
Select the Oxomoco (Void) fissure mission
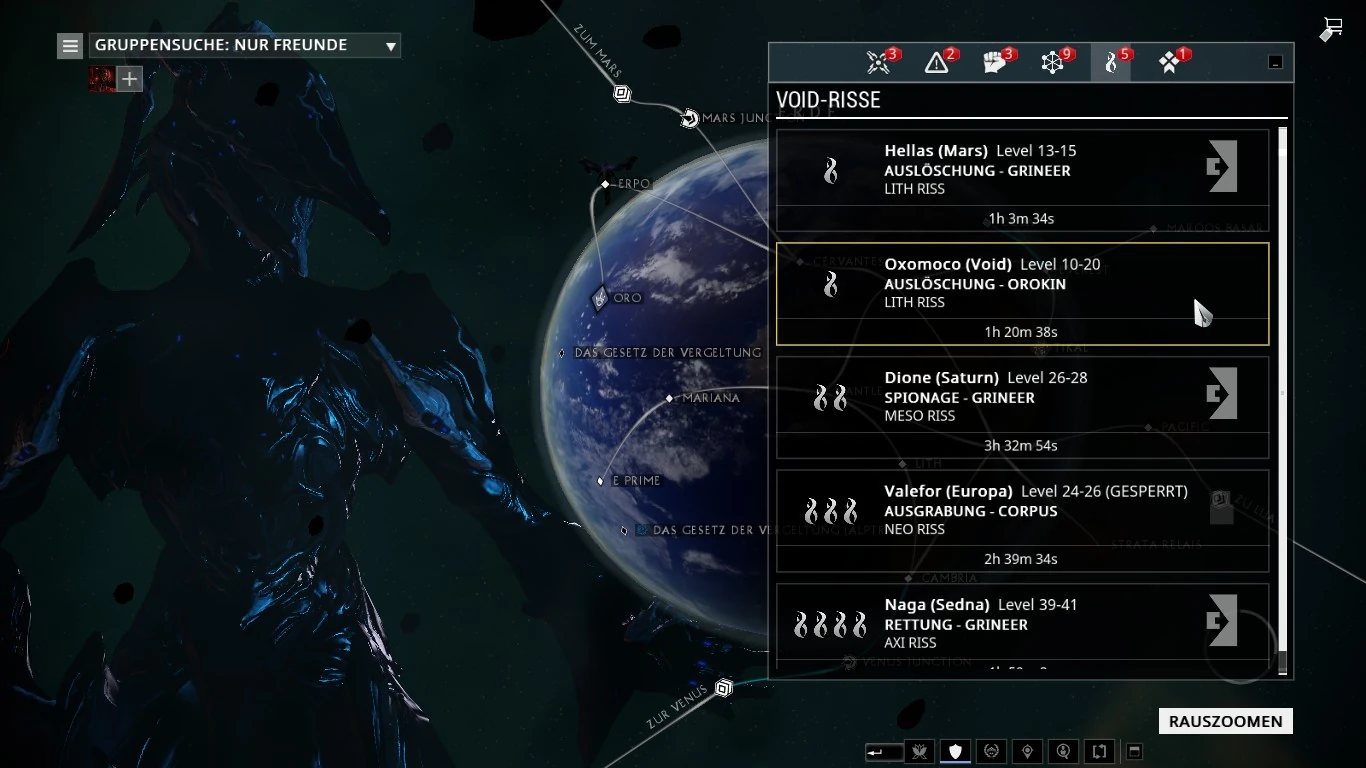coord(1020,292)
